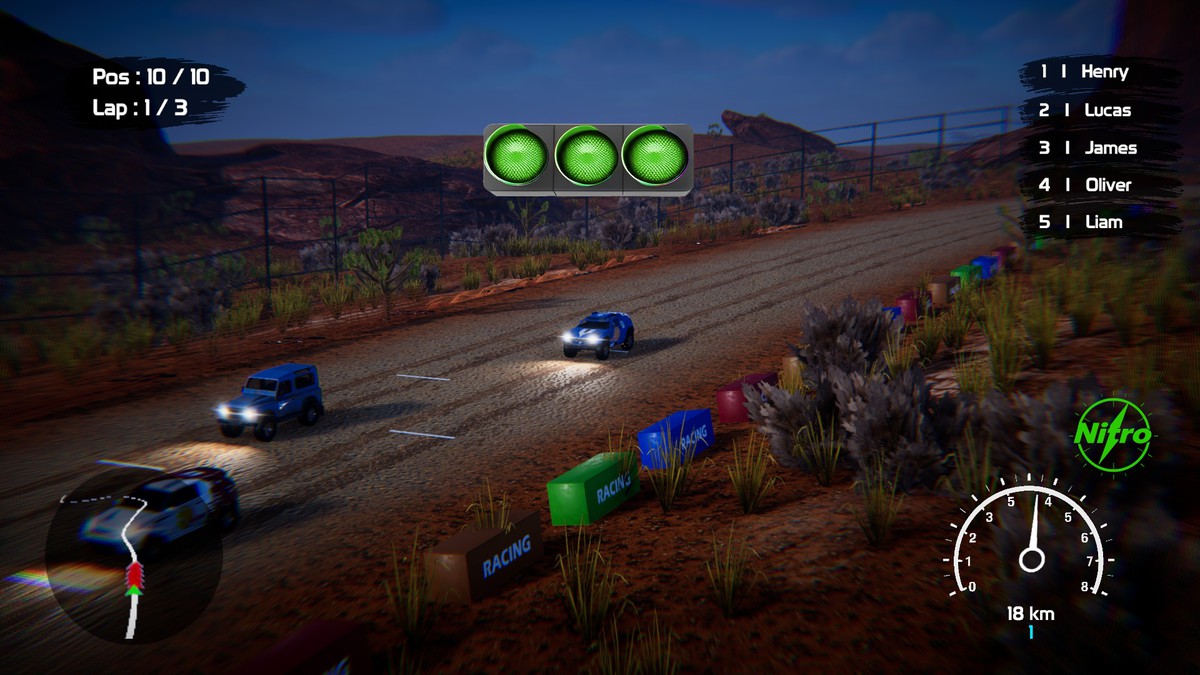Choose James's row in the standings
The image size is (1200, 675).
(1095, 148)
